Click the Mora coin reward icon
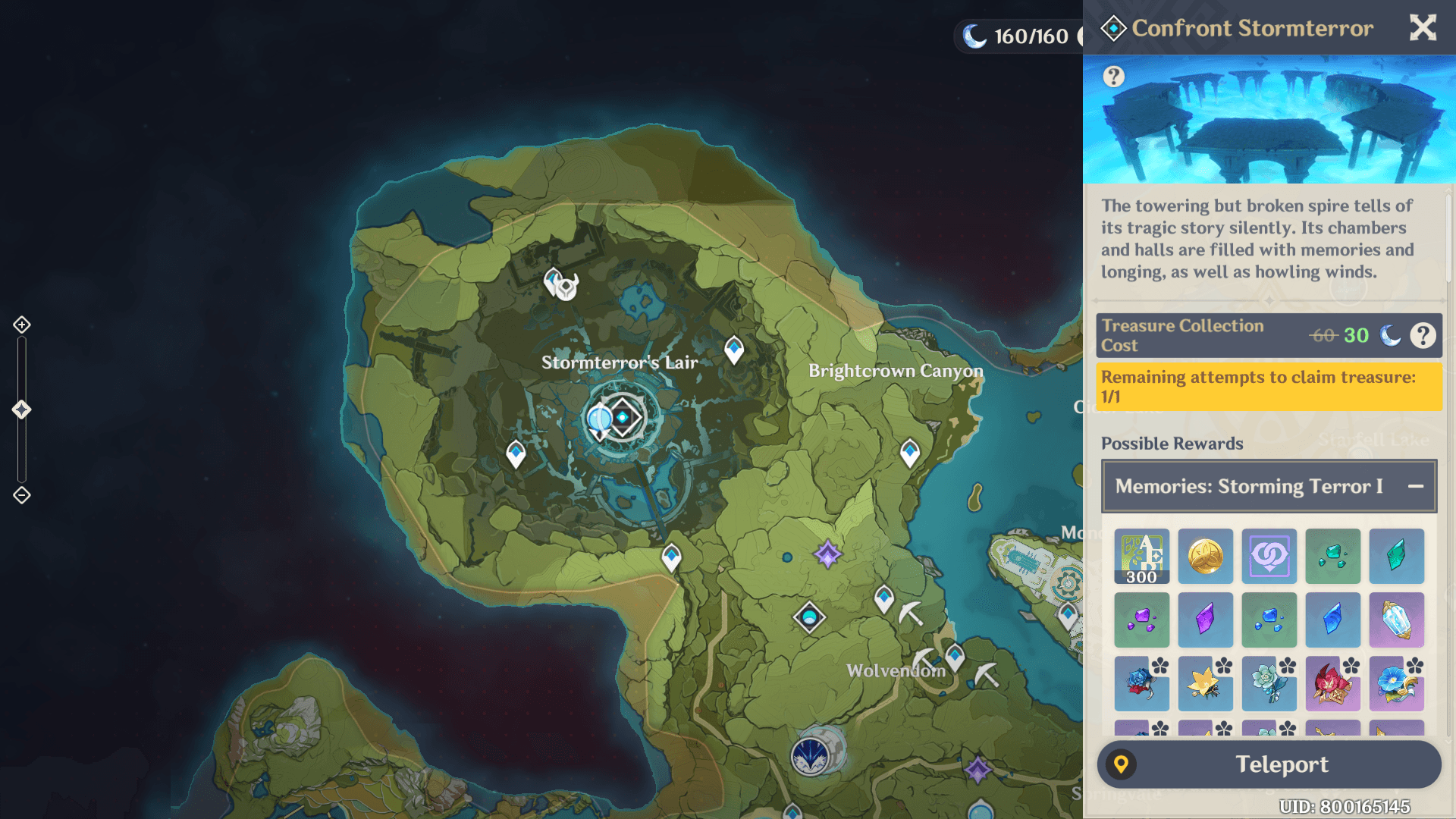1456x819 pixels. click(x=1205, y=556)
